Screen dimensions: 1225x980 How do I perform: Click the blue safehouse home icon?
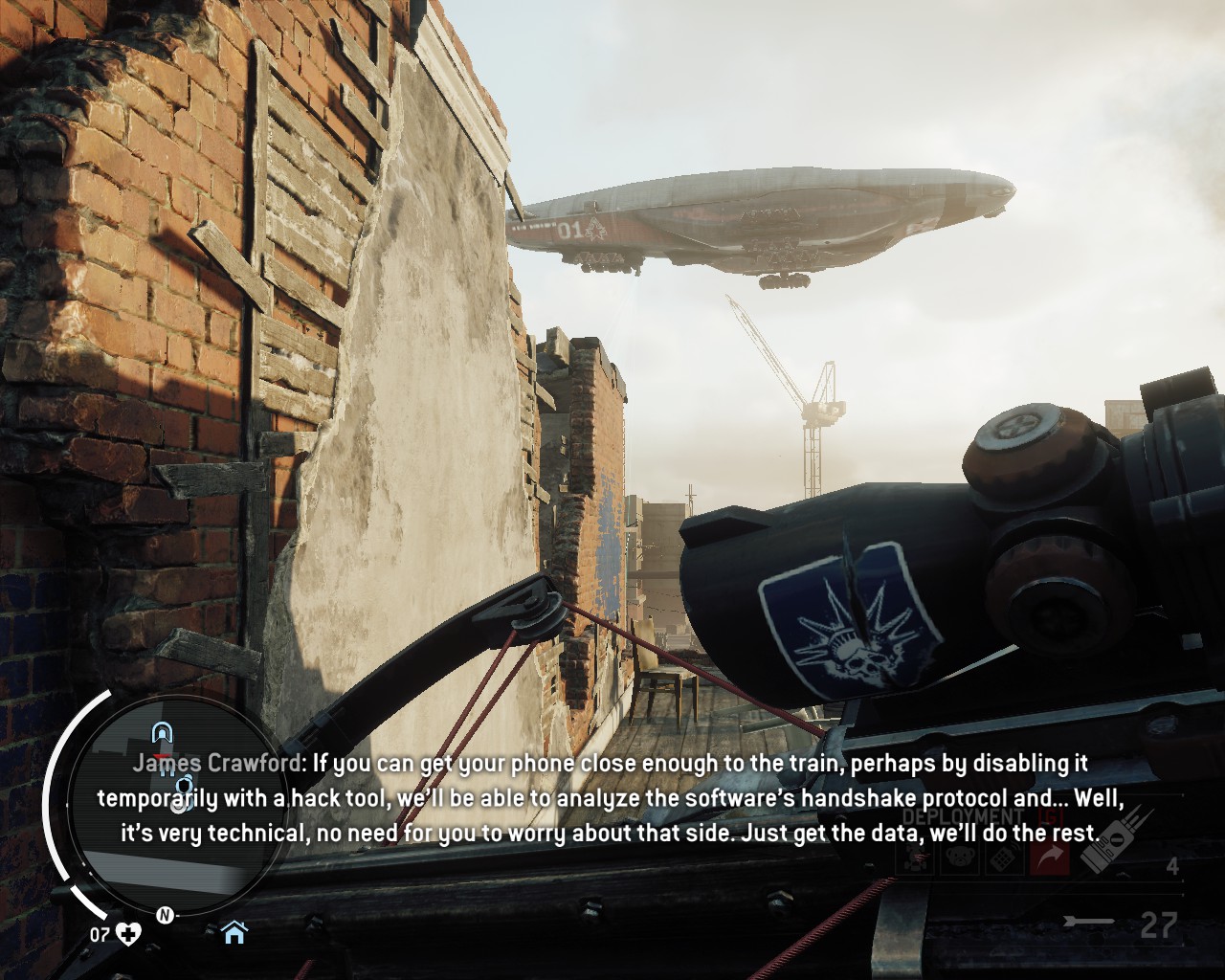pos(234,932)
